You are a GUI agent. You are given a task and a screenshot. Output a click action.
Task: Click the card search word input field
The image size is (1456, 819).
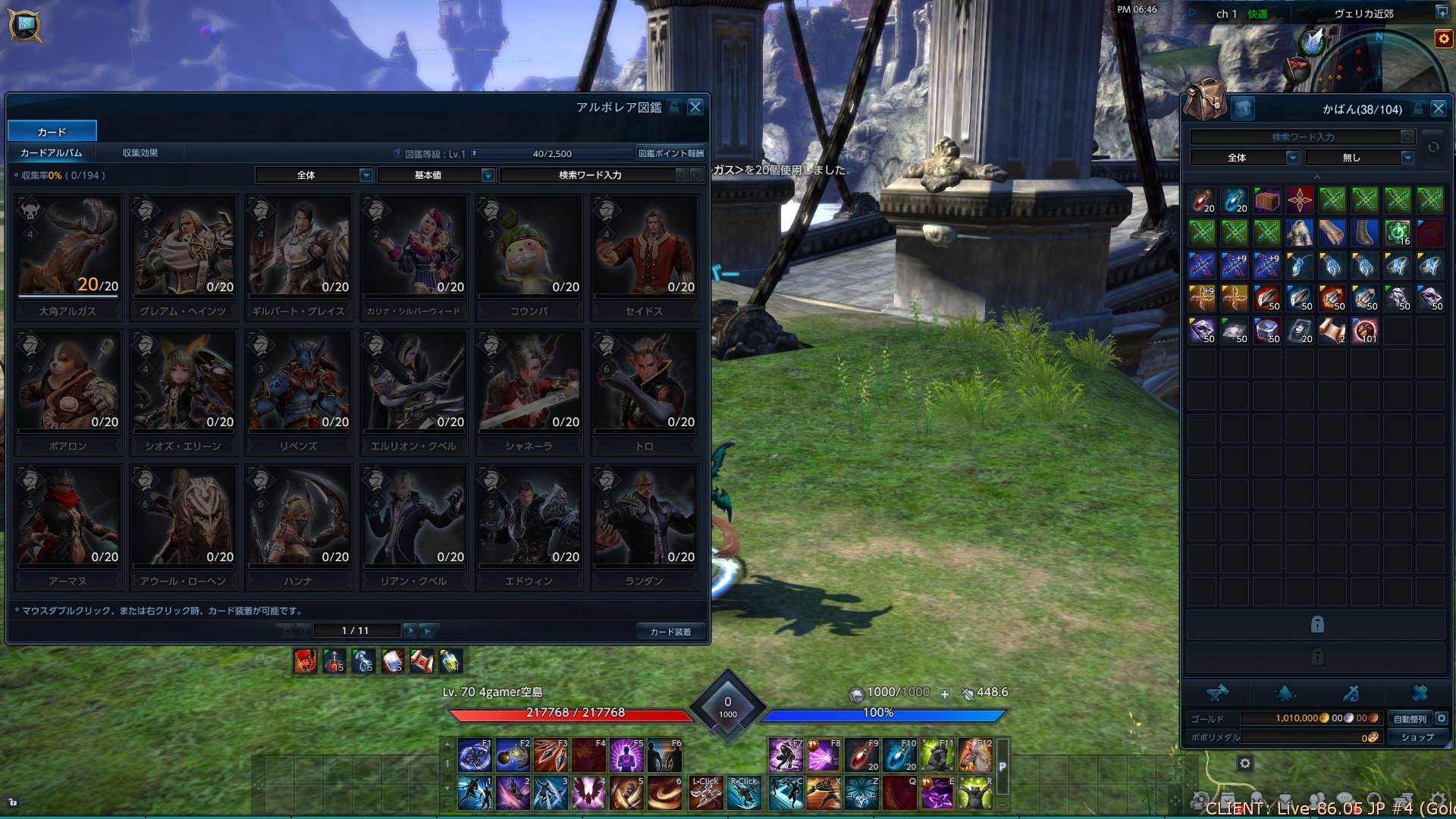[x=590, y=175]
